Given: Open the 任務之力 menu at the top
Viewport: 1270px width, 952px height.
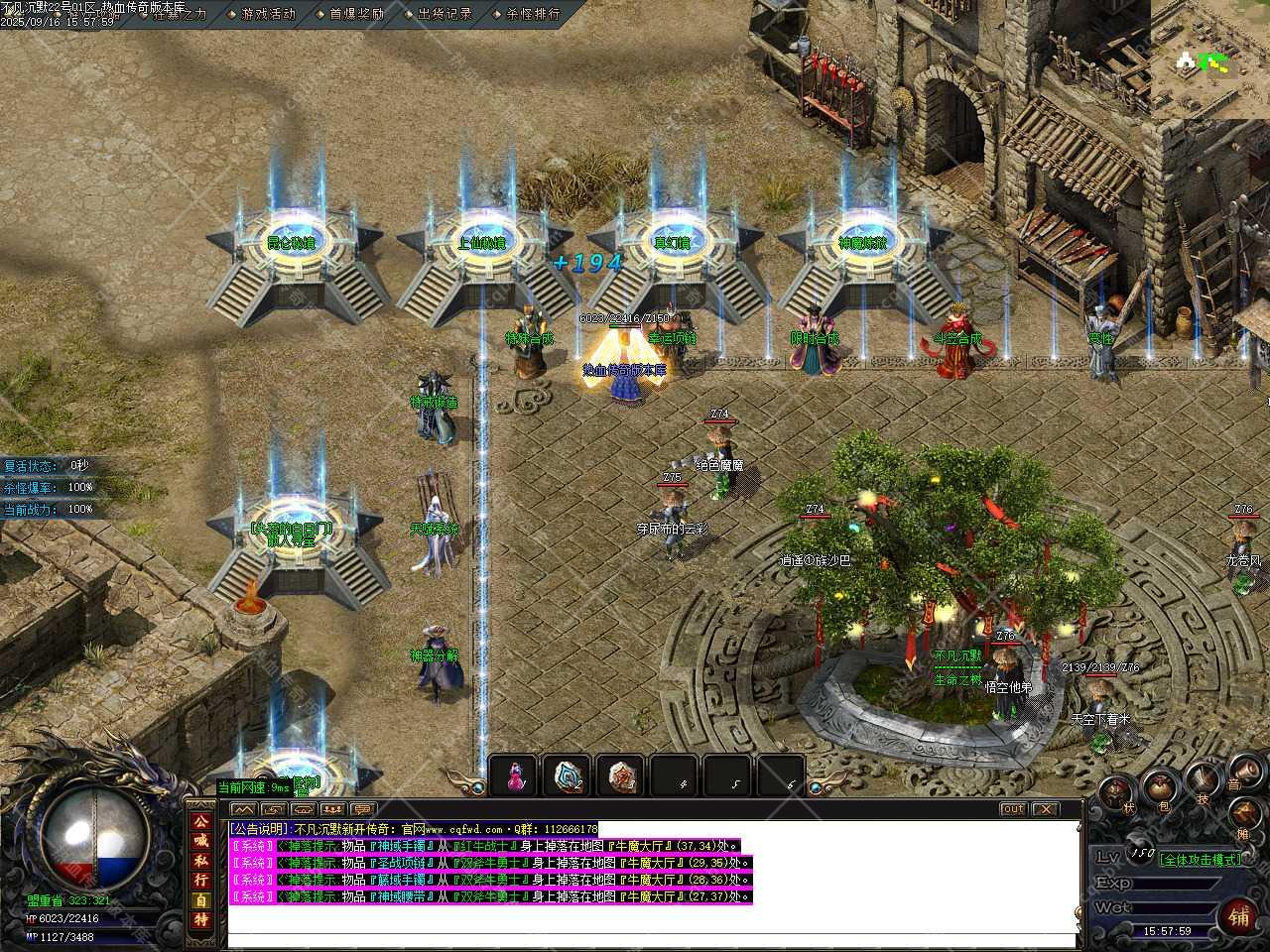Looking at the screenshot, I should [180, 14].
